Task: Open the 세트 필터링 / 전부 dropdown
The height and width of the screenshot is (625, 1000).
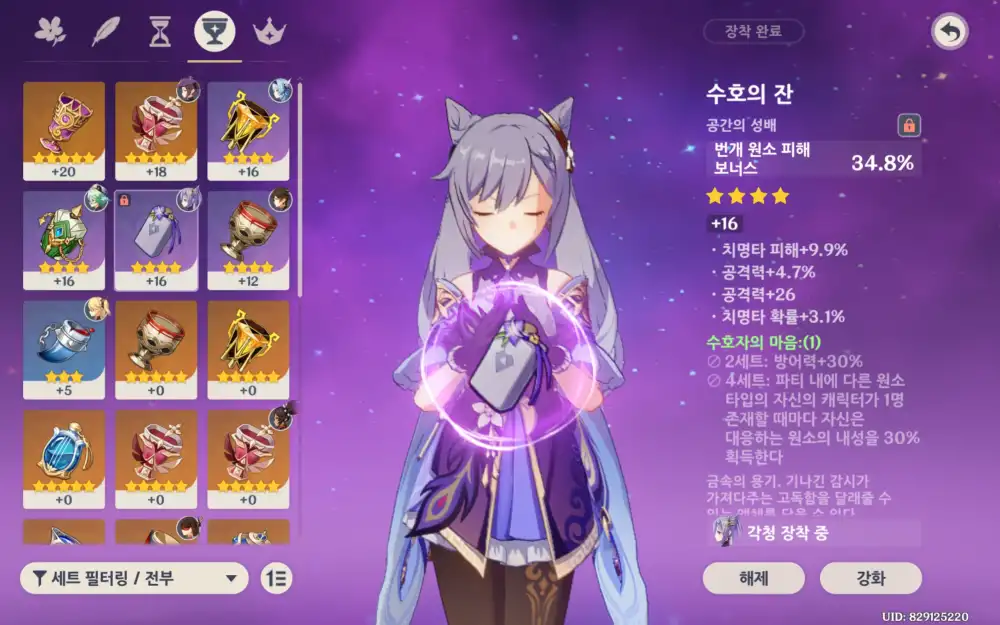Action: coord(135,577)
